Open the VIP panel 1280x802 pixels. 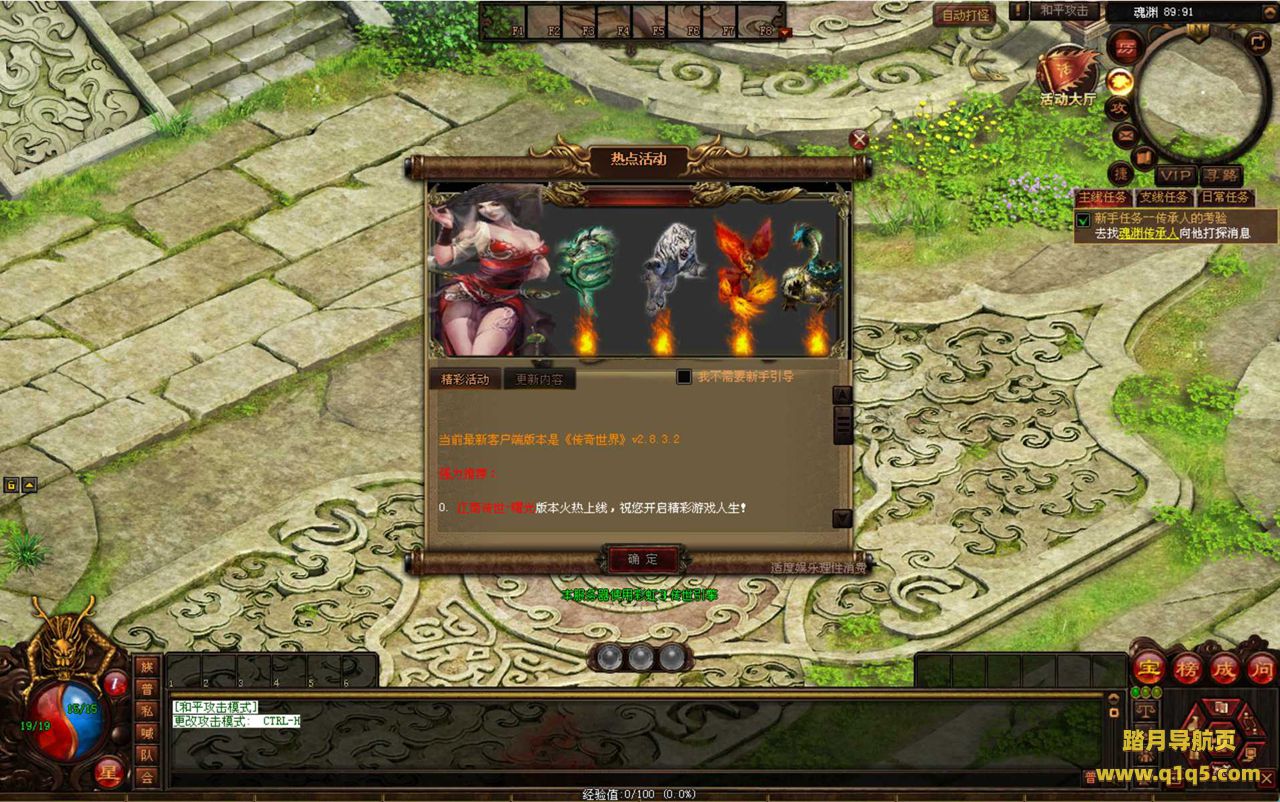coord(1176,176)
